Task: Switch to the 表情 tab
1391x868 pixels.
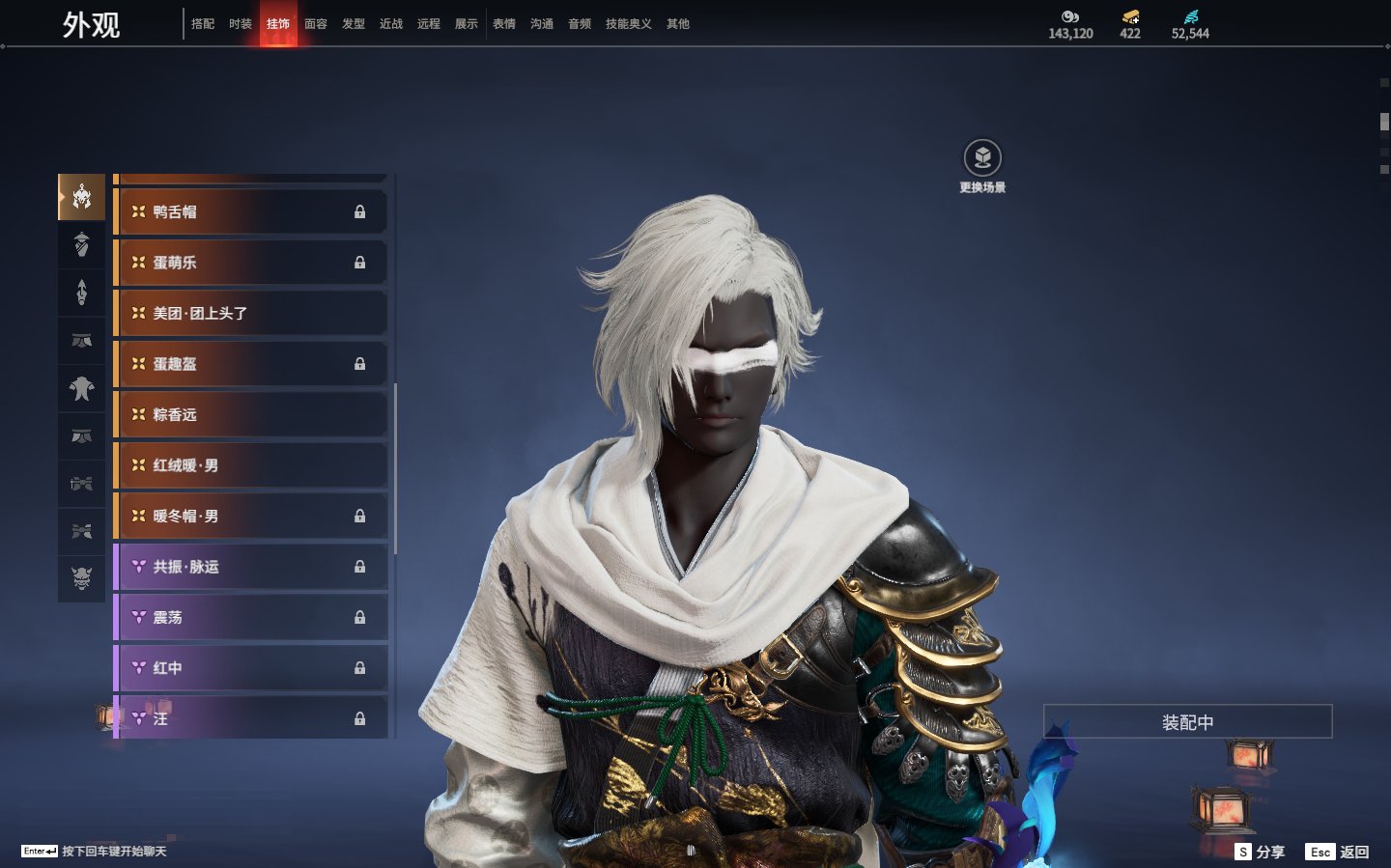Action: pyautogui.click(x=504, y=24)
